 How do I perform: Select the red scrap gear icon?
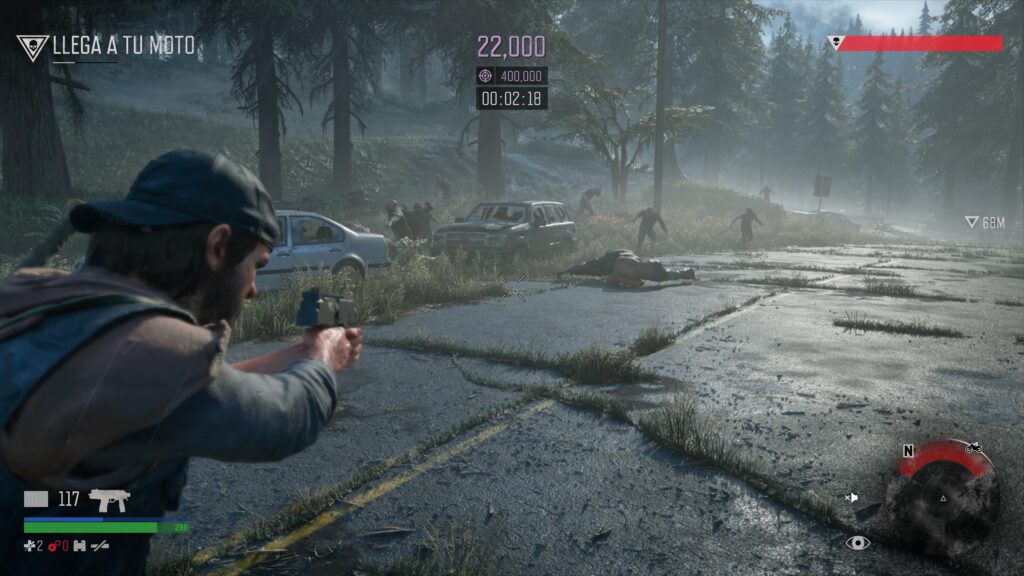pyautogui.click(x=52, y=546)
